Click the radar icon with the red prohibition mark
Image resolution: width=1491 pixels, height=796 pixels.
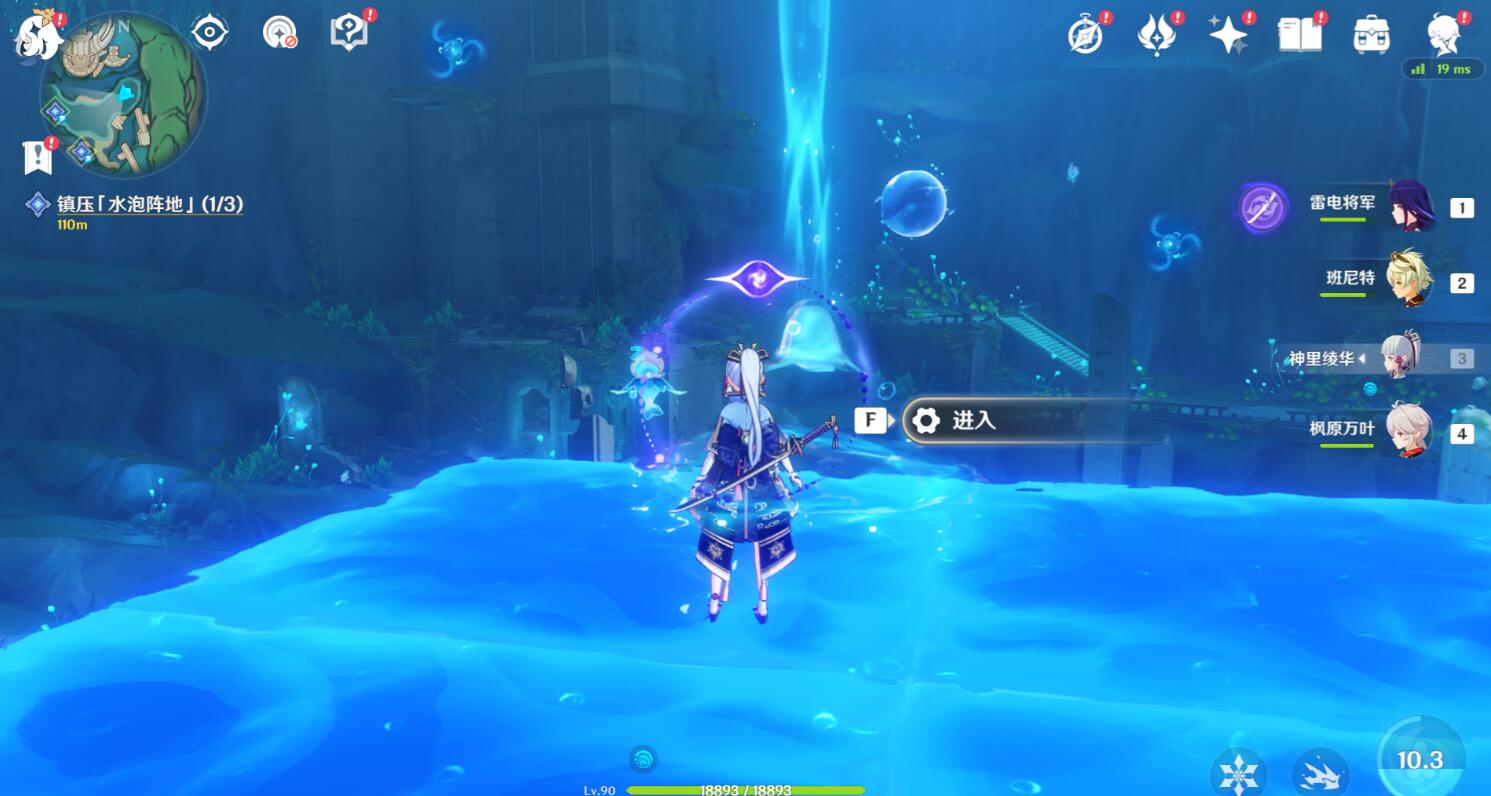pyautogui.click(x=280, y=34)
